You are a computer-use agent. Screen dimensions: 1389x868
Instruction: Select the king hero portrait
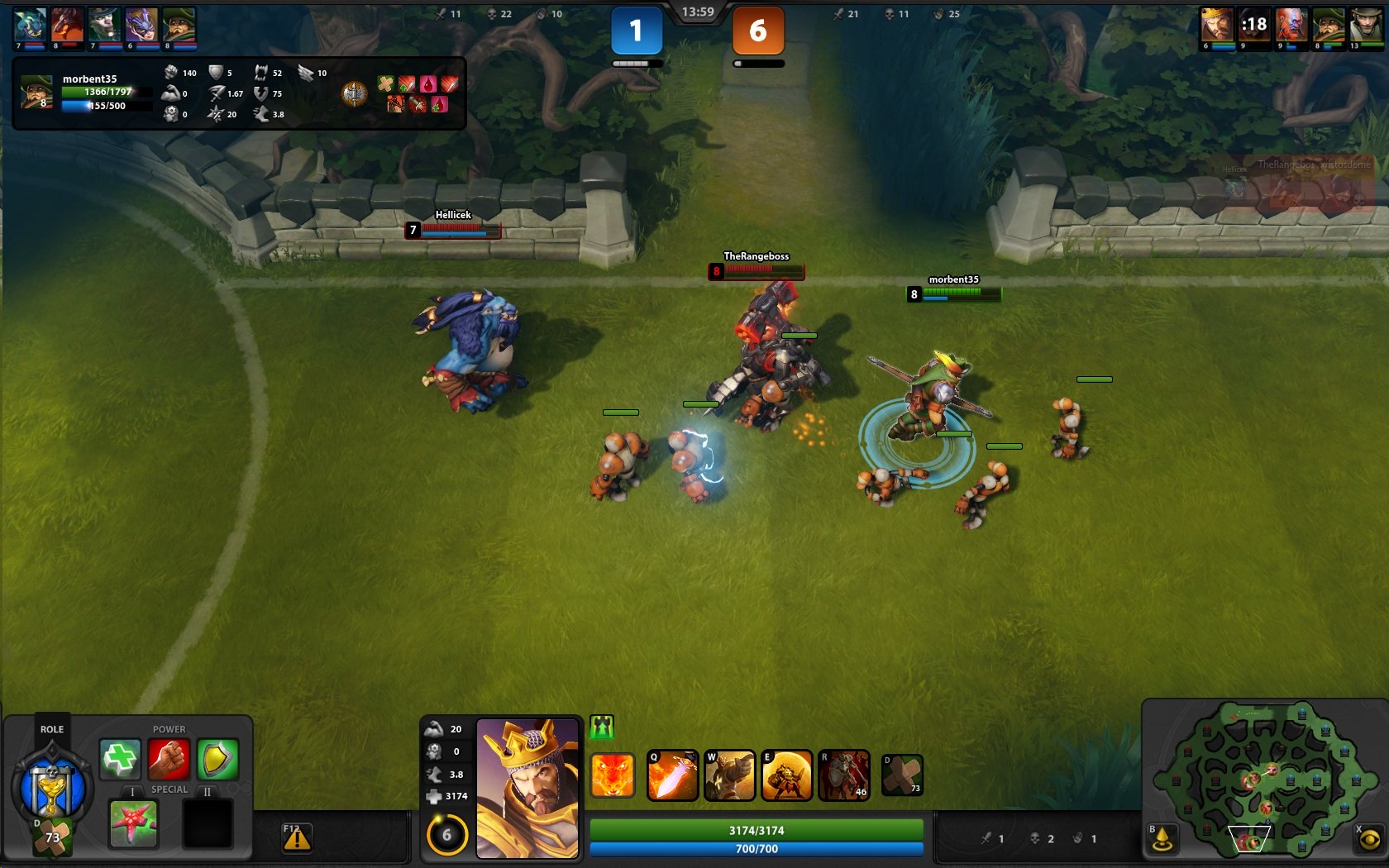(527, 787)
